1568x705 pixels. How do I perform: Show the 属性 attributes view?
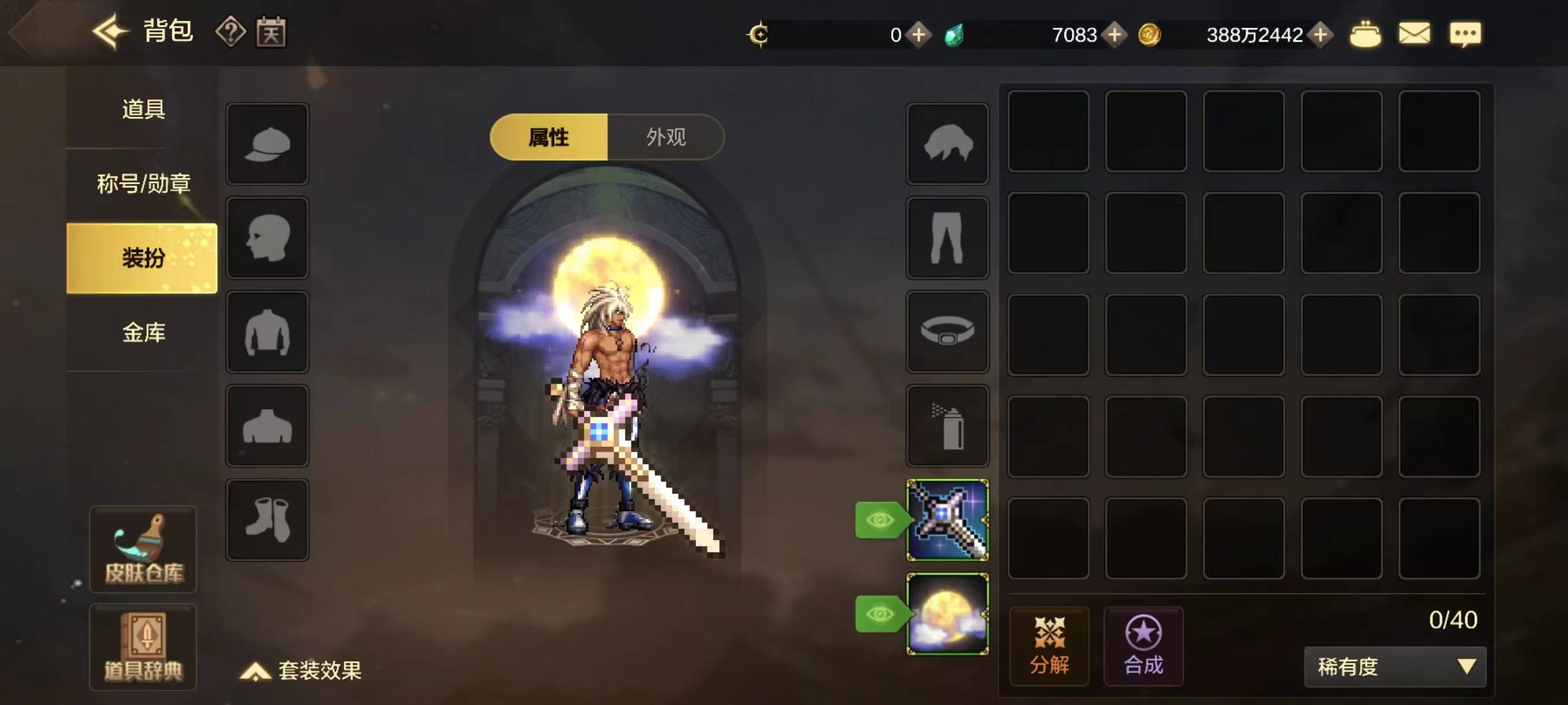pyautogui.click(x=549, y=137)
